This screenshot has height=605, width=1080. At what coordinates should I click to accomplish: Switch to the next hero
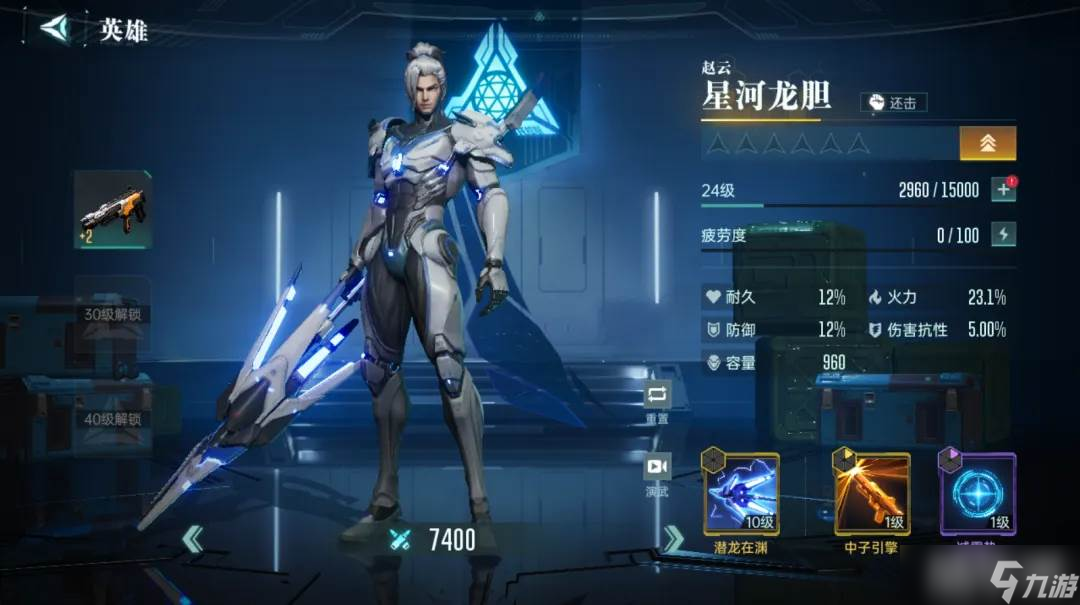click(x=674, y=540)
